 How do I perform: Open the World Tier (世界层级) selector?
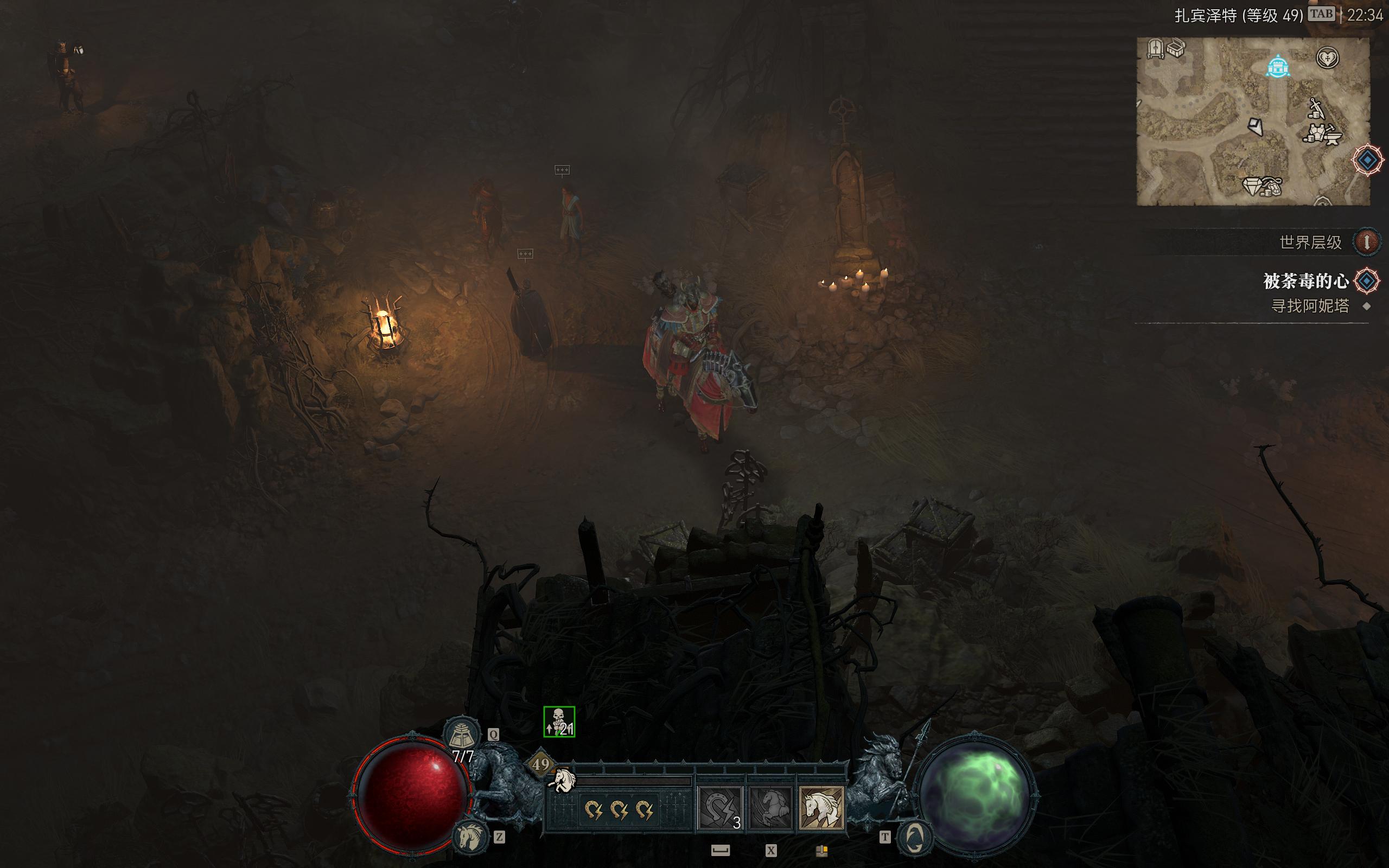[1367, 242]
